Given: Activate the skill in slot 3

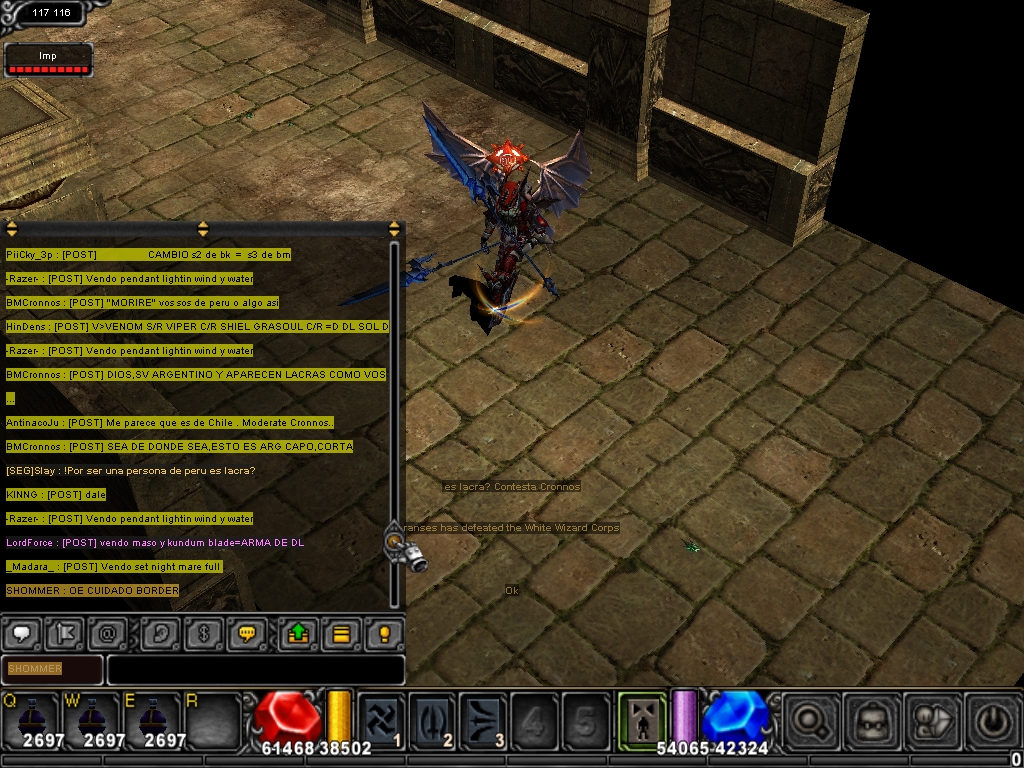Looking at the screenshot, I should tap(484, 718).
